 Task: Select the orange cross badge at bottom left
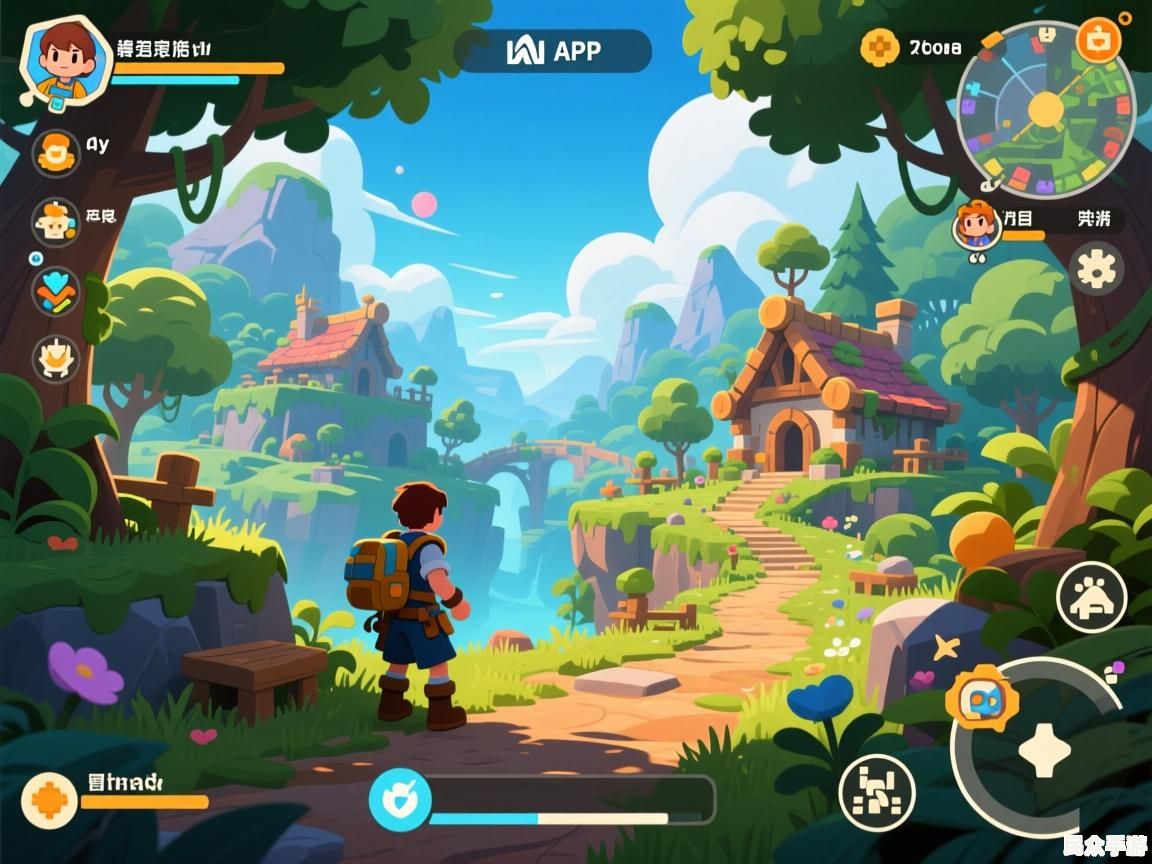coord(49,800)
